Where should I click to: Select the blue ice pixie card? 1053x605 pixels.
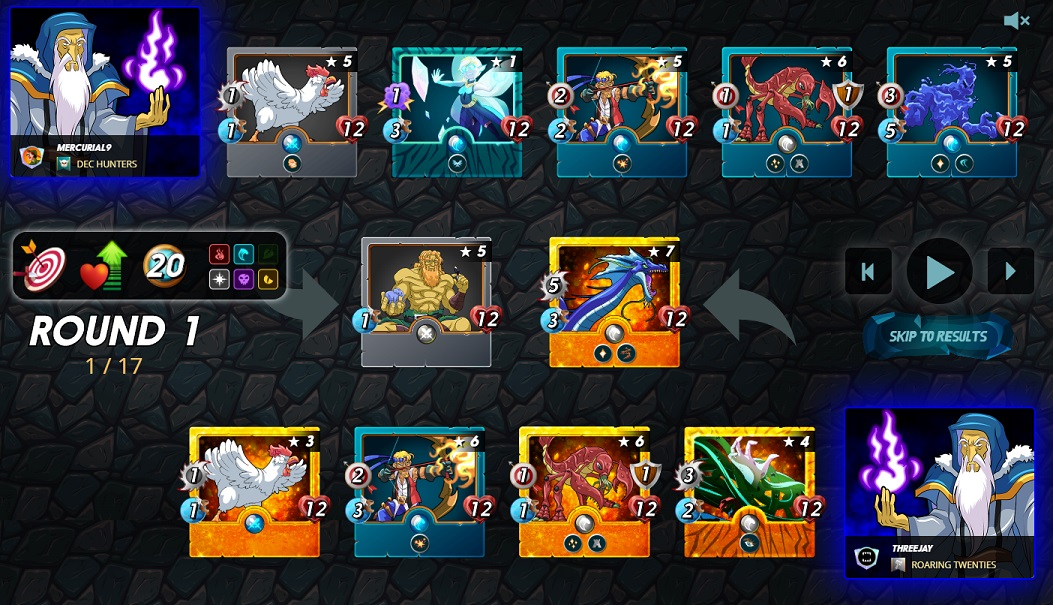457,112
